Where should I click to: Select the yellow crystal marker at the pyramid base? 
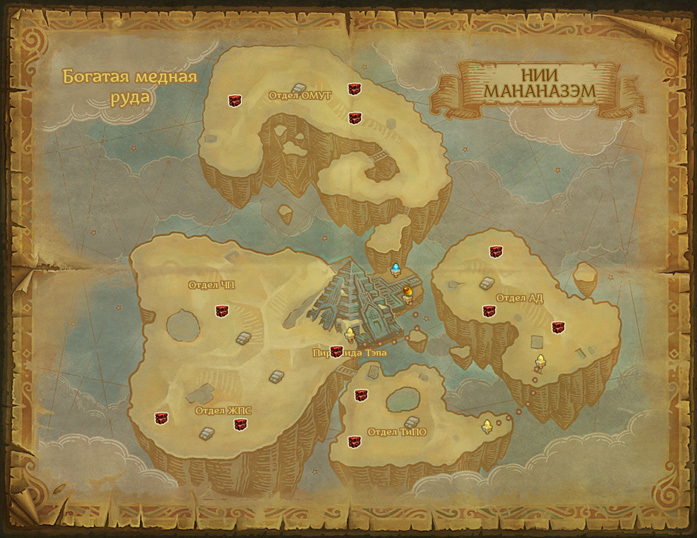coord(349,334)
